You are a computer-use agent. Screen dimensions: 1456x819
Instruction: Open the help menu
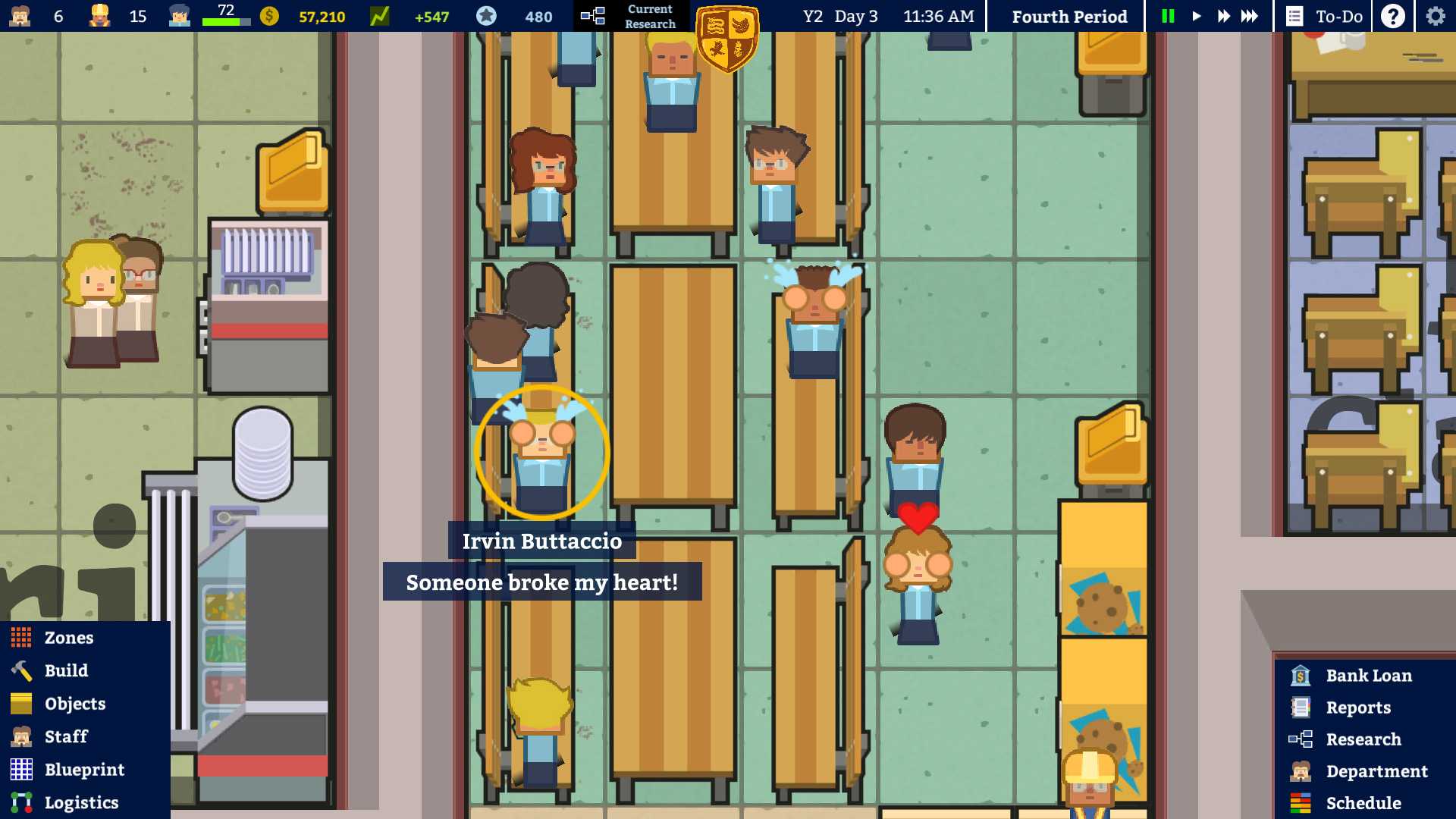pyautogui.click(x=1392, y=15)
